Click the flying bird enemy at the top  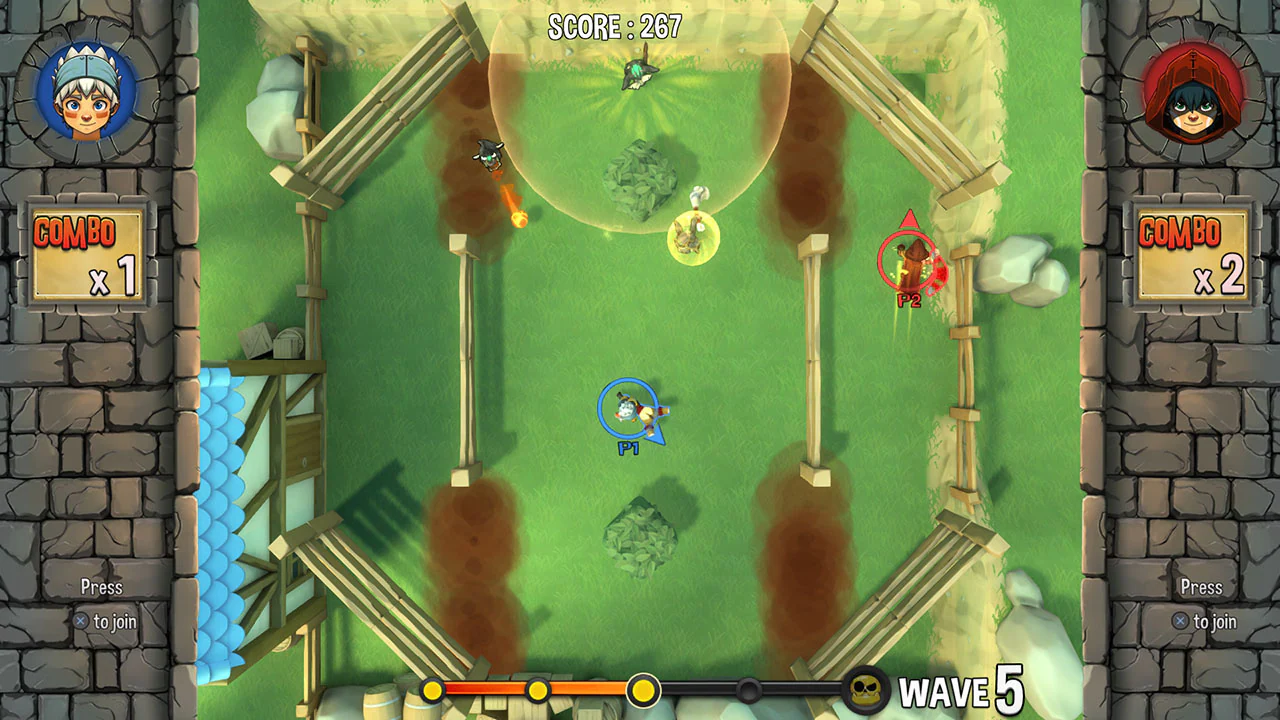(639, 72)
